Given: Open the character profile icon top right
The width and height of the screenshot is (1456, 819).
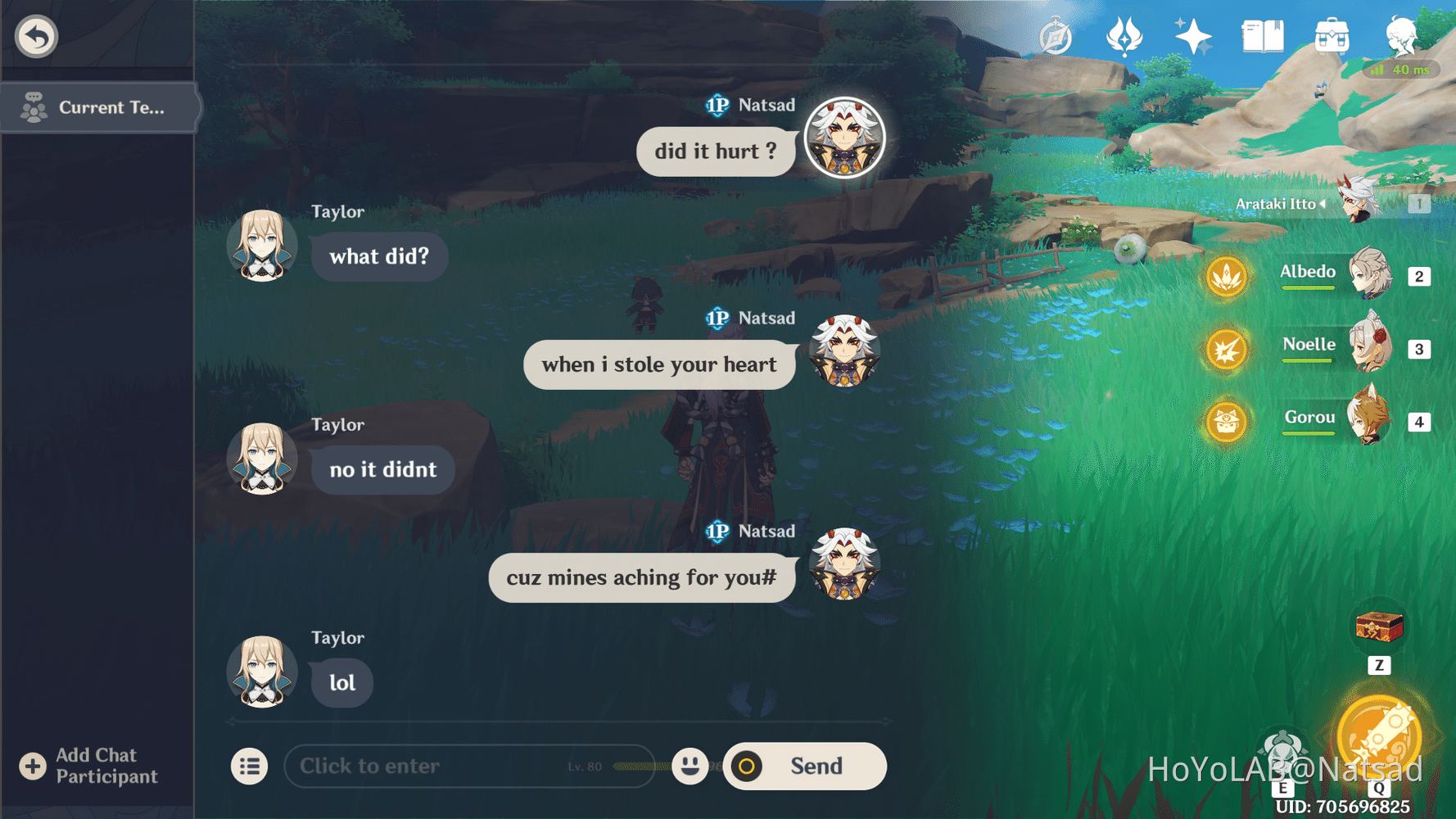Looking at the screenshot, I should tap(1403, 34).
